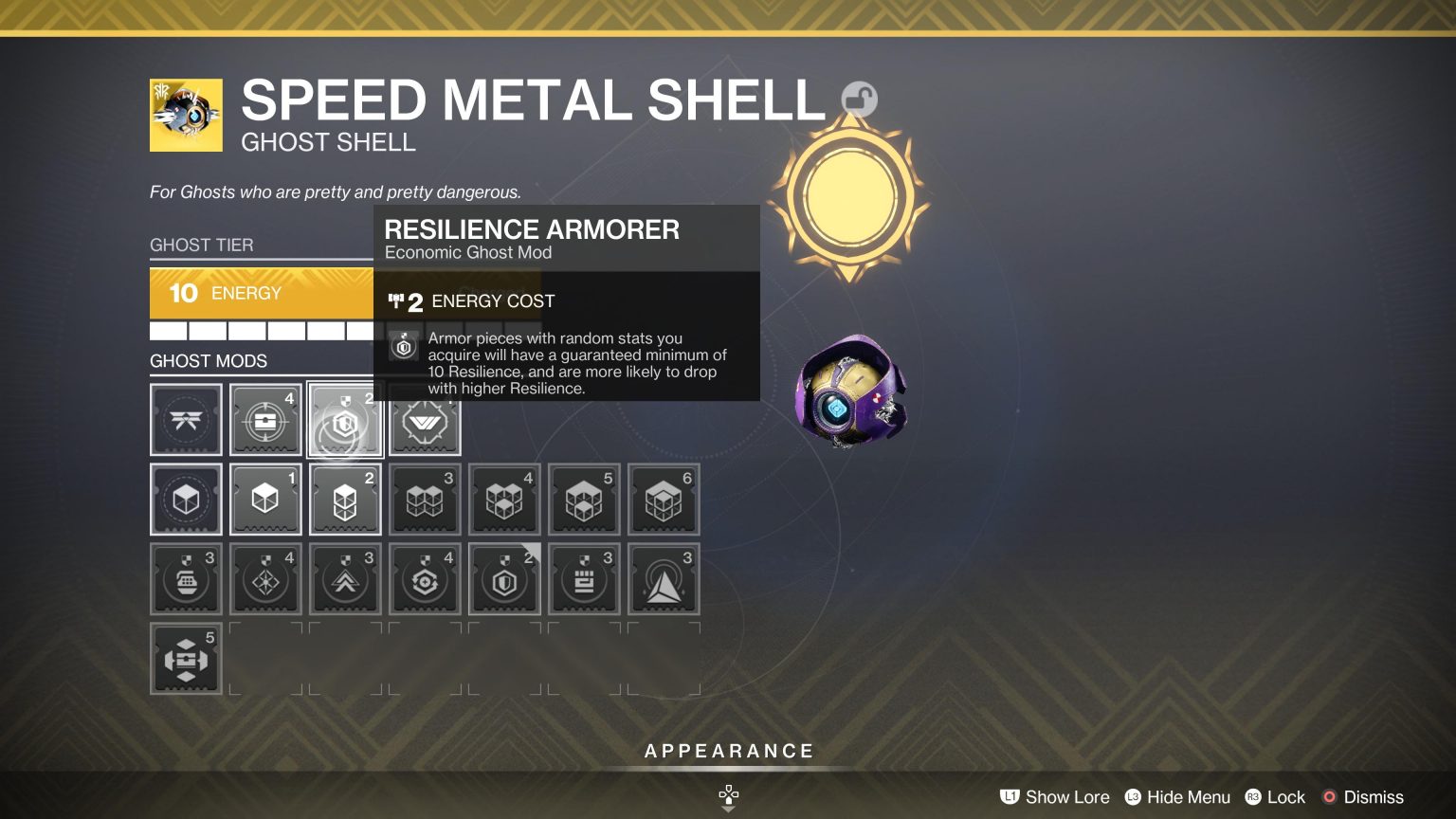Select the banner icon in first mod slot
This screenshot has width=1456, height=819.
pos(186,420)
